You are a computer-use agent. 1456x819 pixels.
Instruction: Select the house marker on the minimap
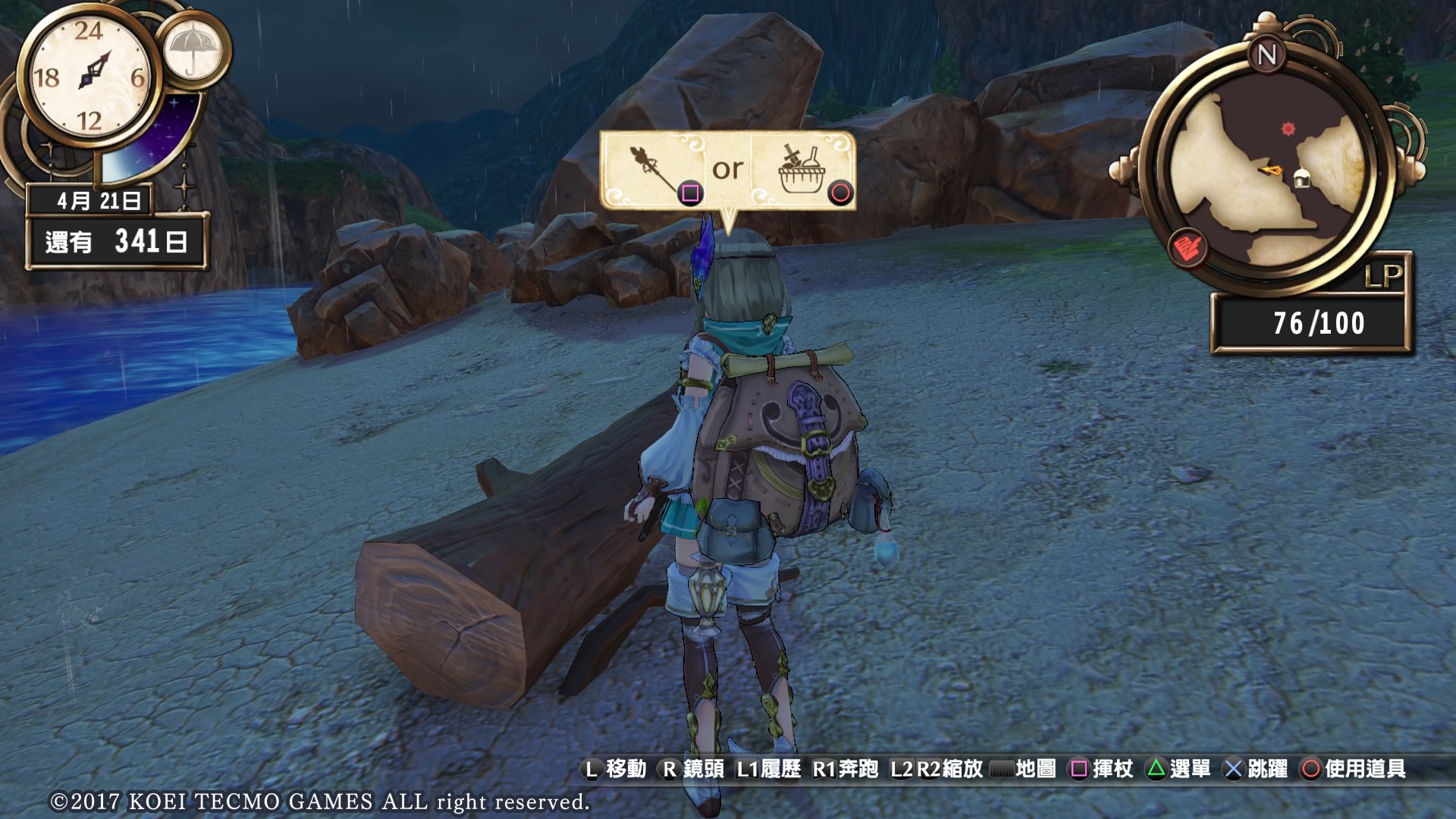point(1301,179)
